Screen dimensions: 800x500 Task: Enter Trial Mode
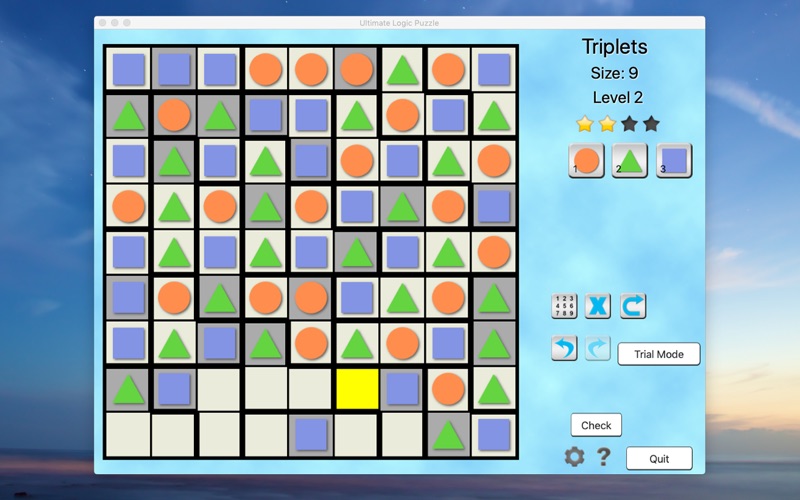[x=658, y=354]
